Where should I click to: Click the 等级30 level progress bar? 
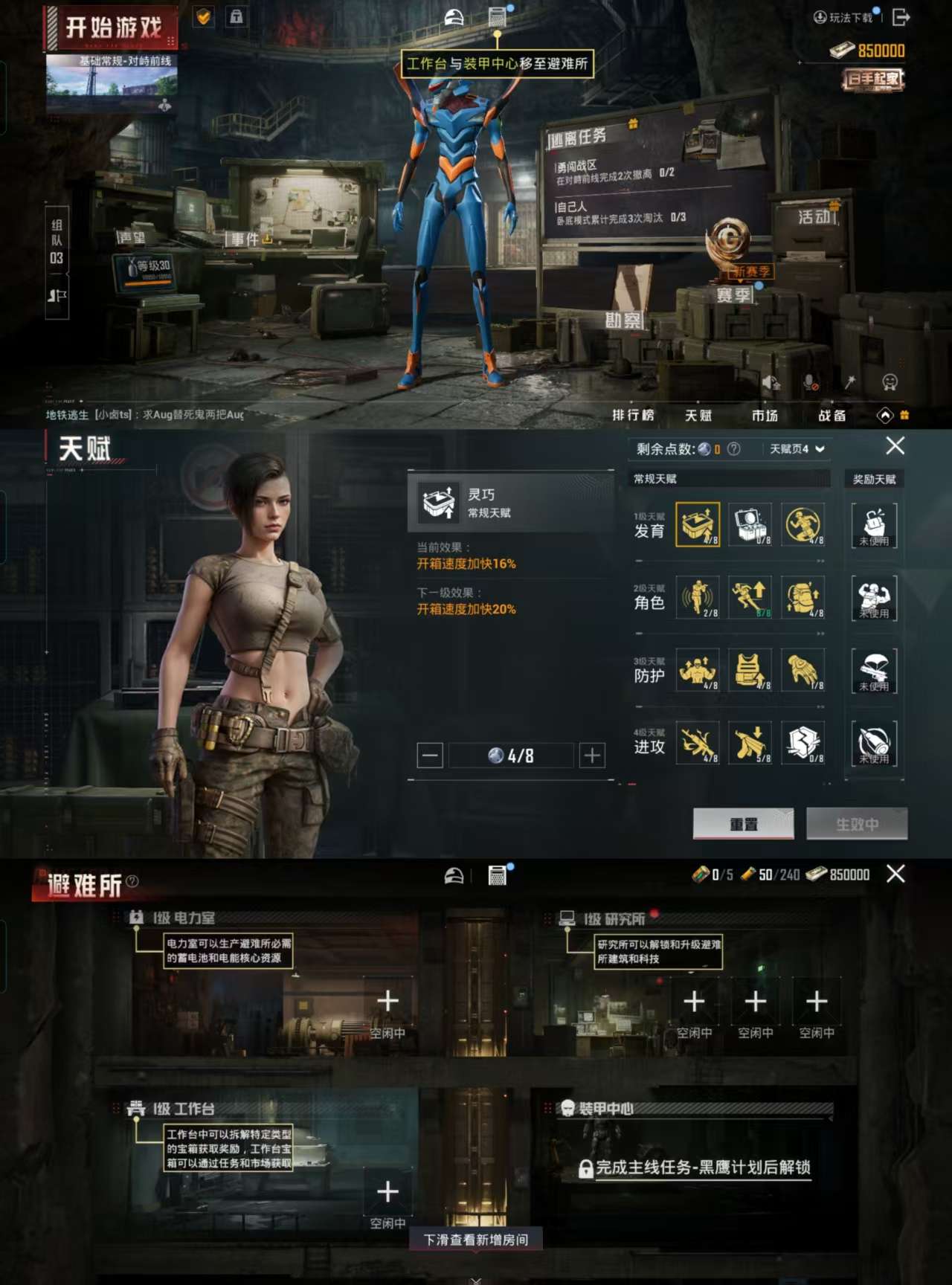(146, 268)
